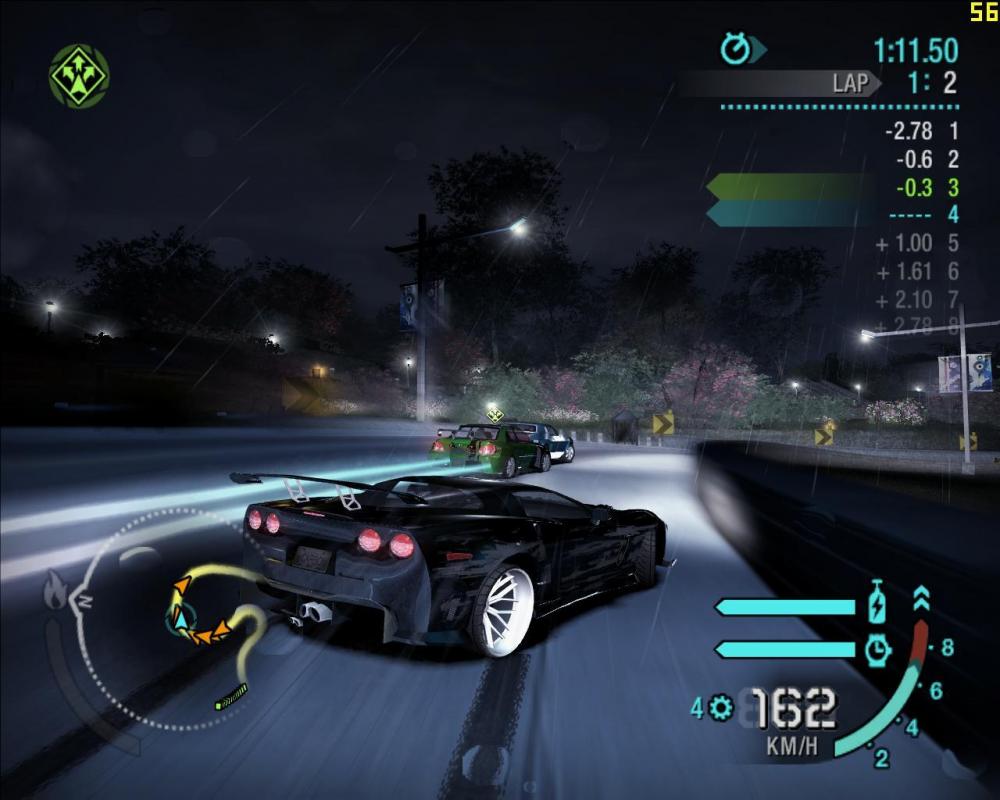Click the gear indicator cog icon
This screenshot has width=1000, height=800.
point(720,709)
